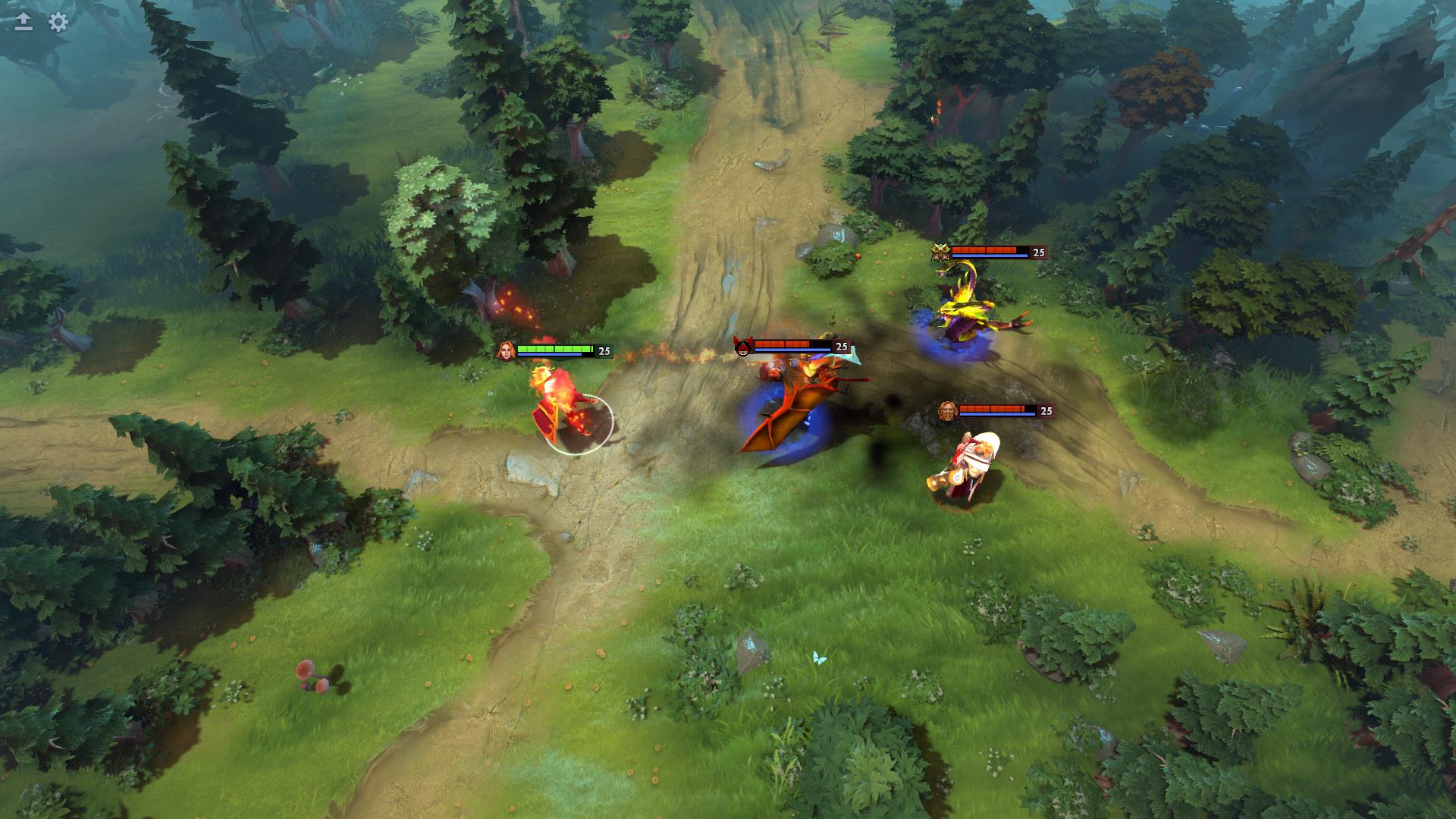This screenshot has height=819, width=1456.
Task: Click the upload arrow icon
Action: click(x=24, y=22)
